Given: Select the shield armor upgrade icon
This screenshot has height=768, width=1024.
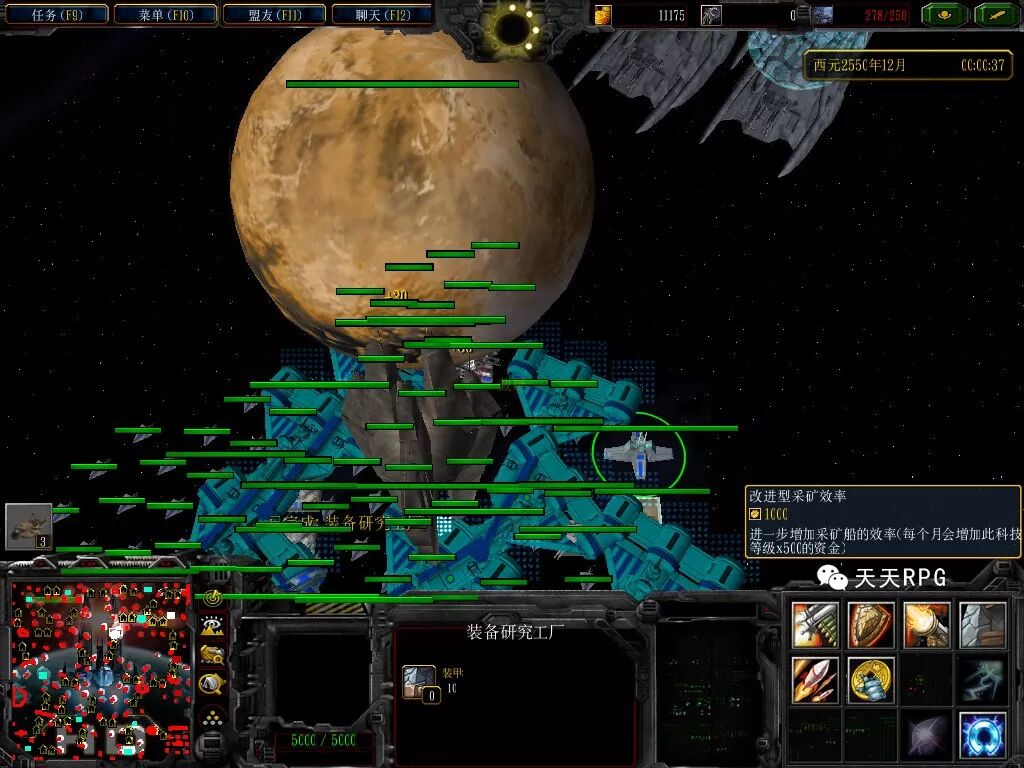Looking at the screenshot, I should 871,625.
